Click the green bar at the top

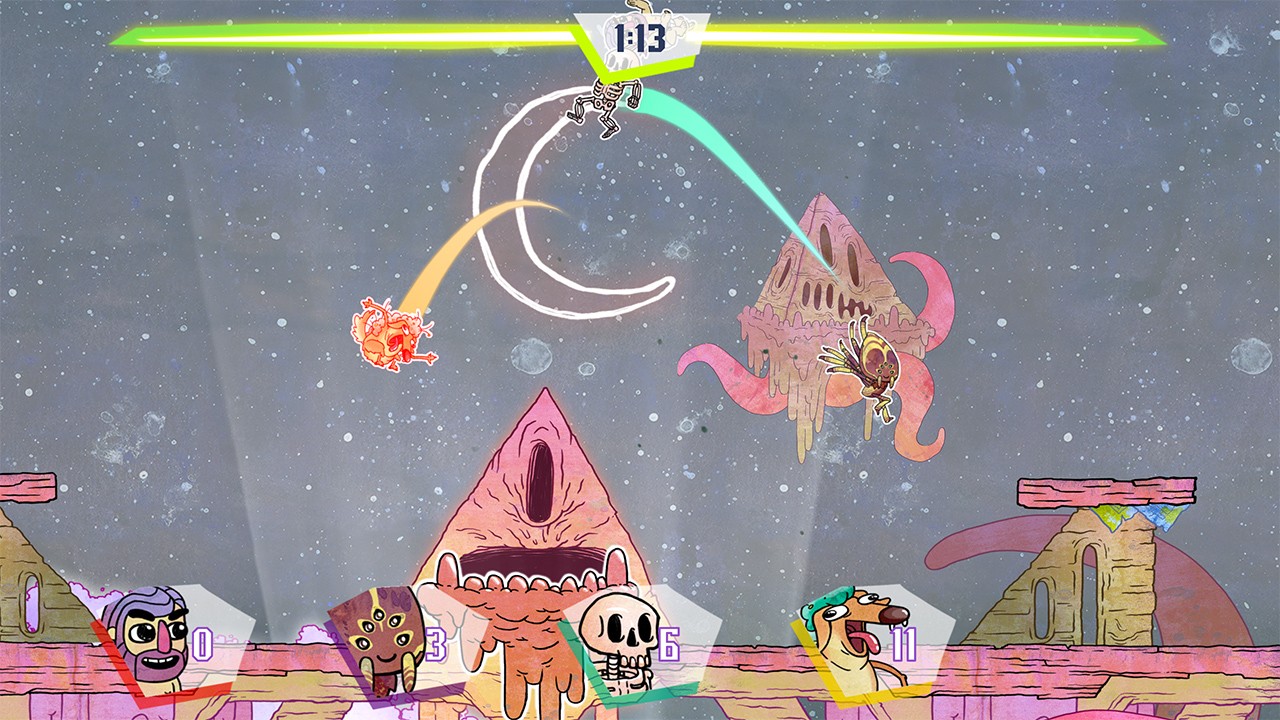300,37
